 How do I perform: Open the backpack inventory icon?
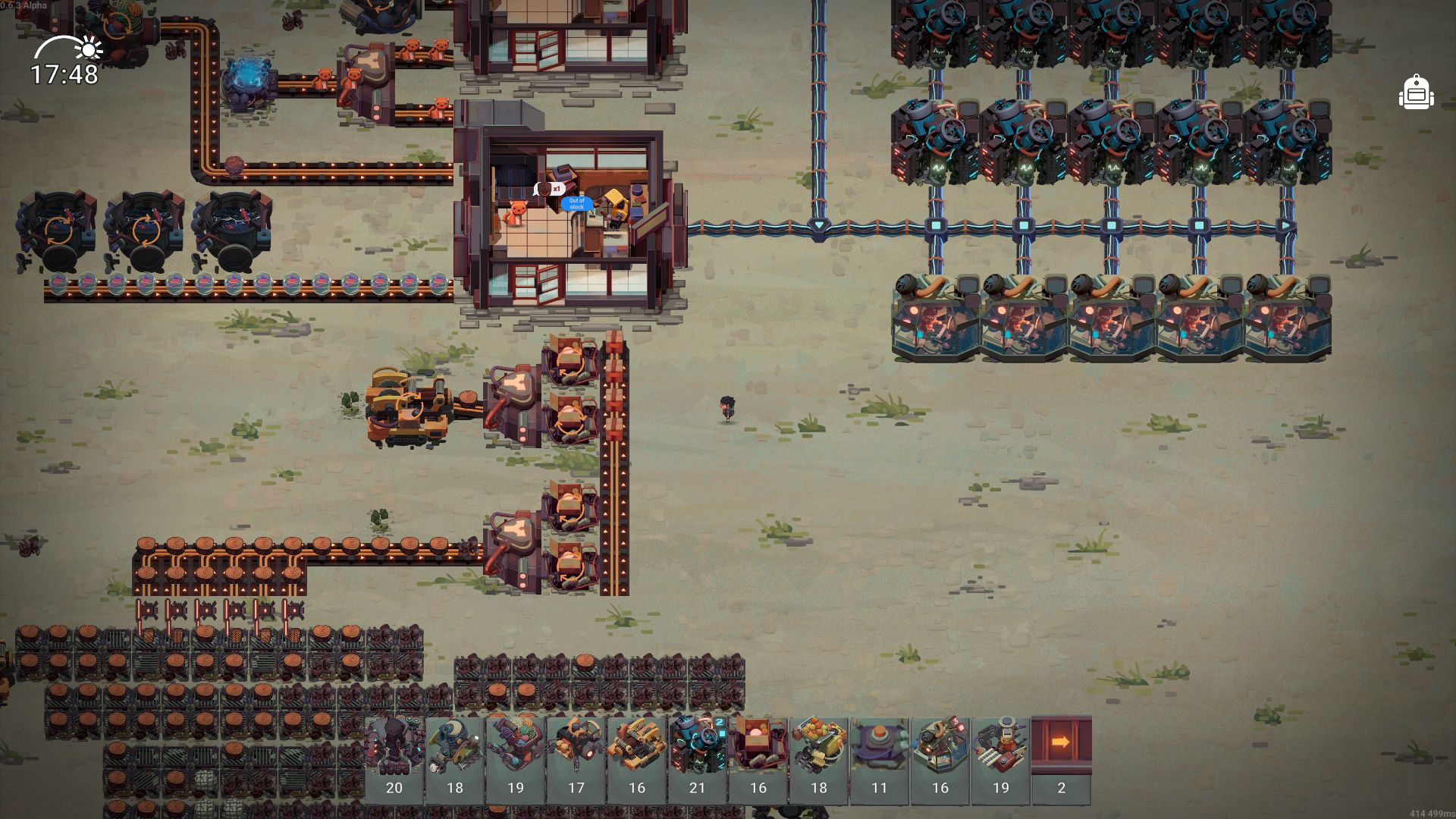1415,93
